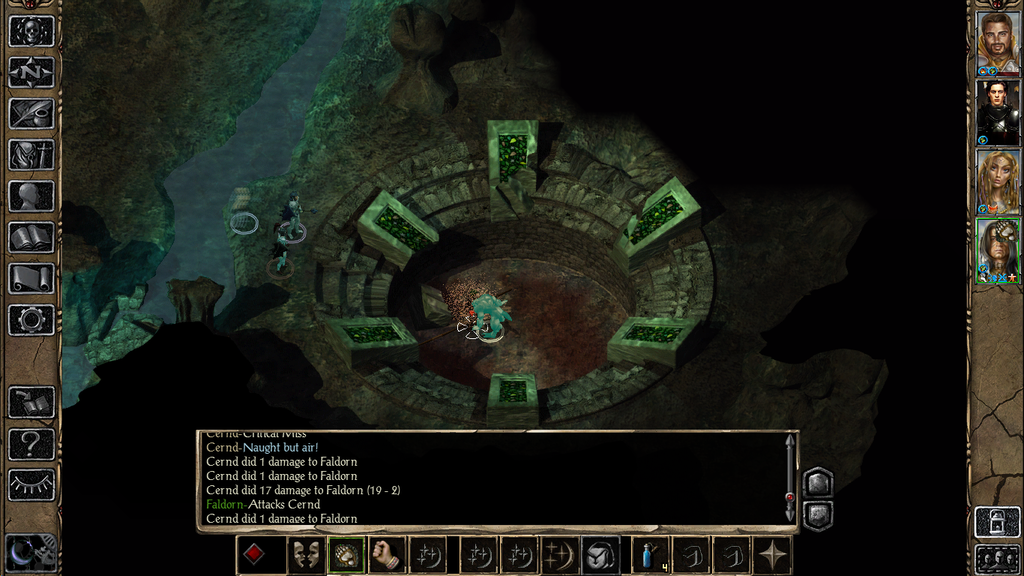This screenshot has height=576, width=1024.
Task: Open the four-pointed star special abilities
Action: point(773,555)
